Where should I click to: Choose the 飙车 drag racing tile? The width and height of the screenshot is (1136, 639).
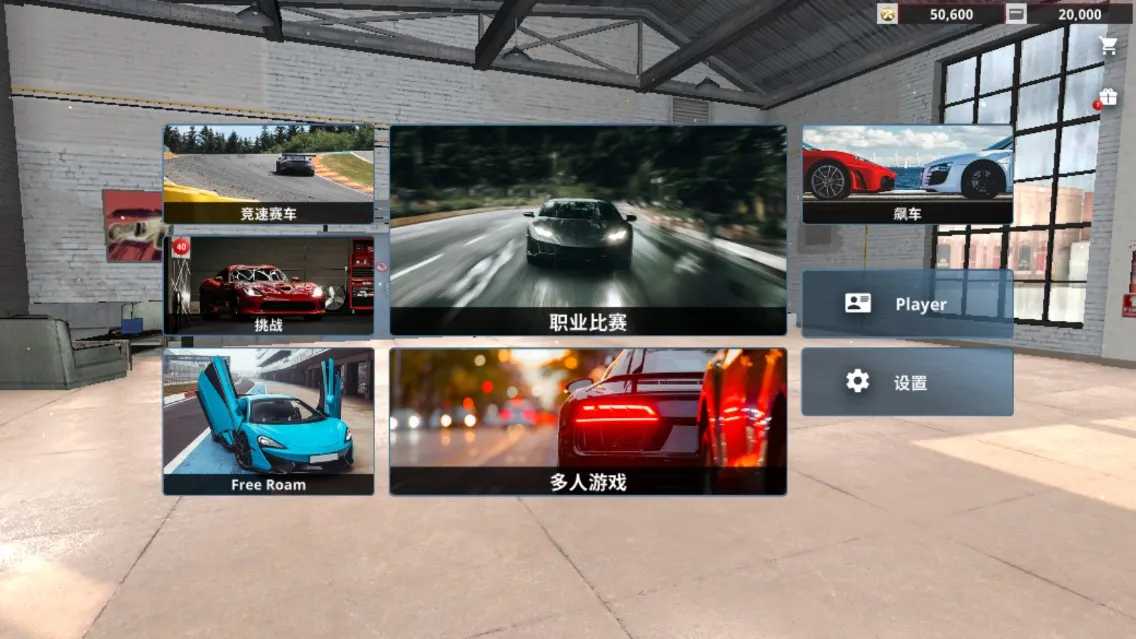pyautogui.click(x=907, y=174)
